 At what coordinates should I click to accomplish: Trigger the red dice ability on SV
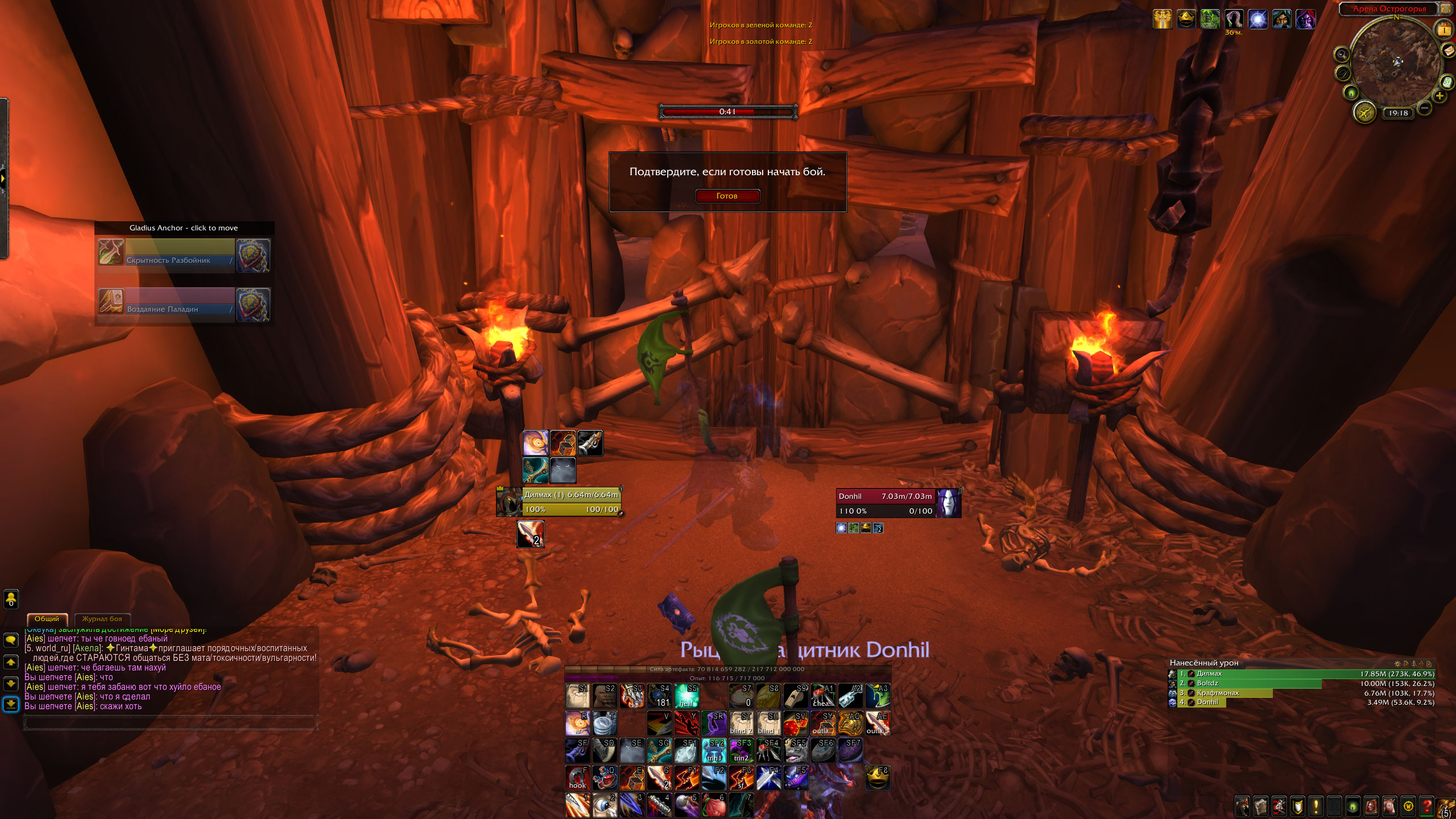coord(796,723)
